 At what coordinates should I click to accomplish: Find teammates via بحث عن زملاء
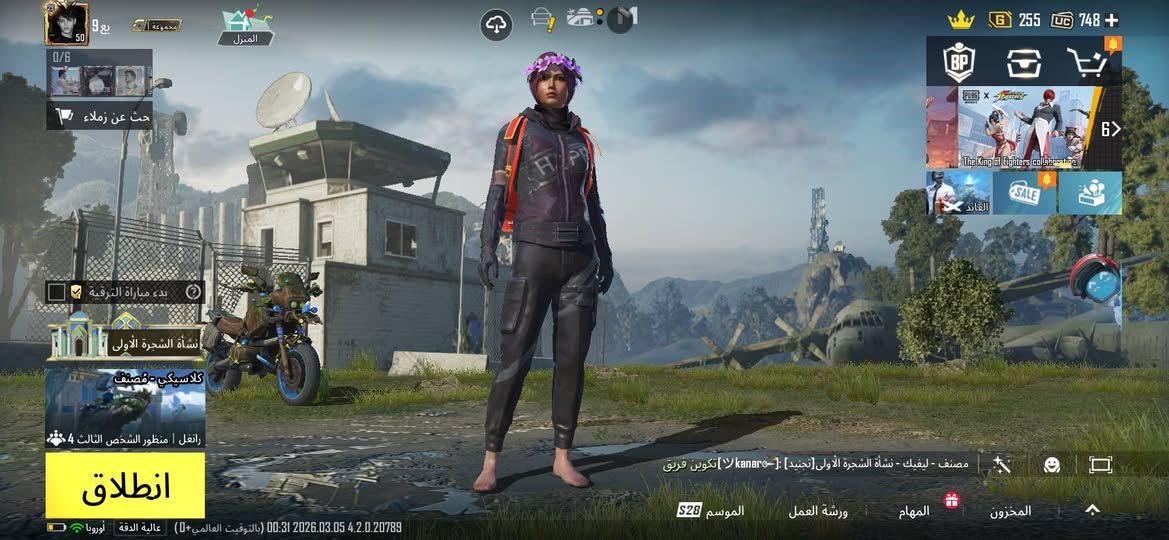click(100, 116)
